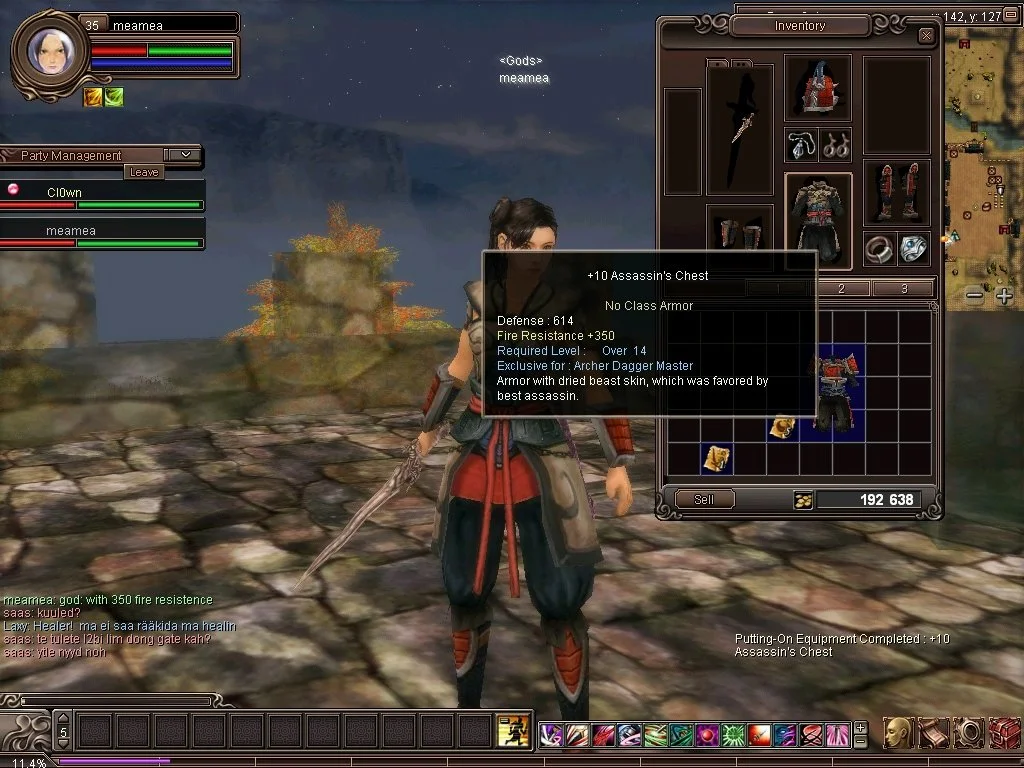Close the Inventory window
Image resolution: width=1024 pixels, height=768 pixels.
point(926,36)
